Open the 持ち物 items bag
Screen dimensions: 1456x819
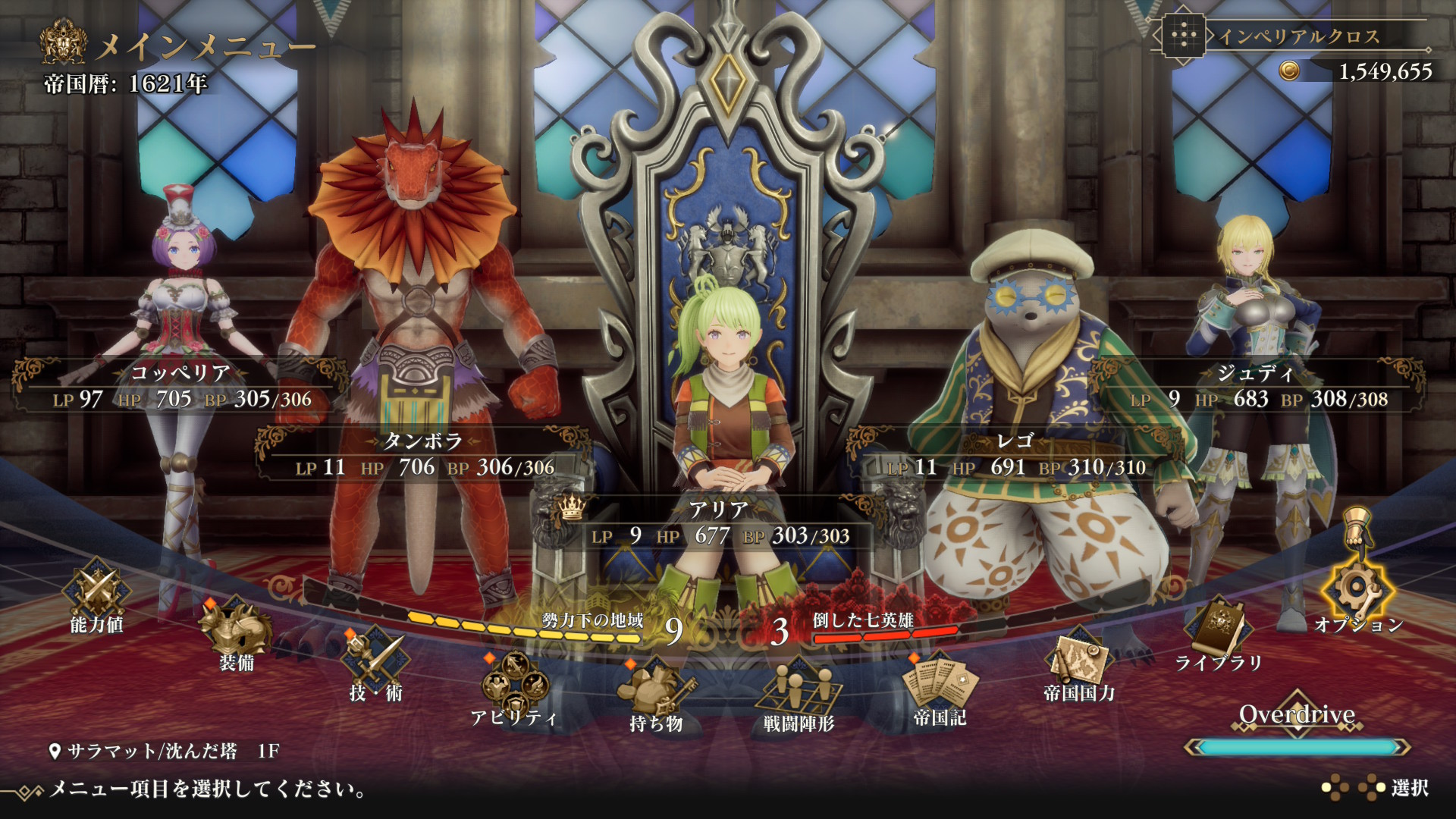tap(655, 695)
